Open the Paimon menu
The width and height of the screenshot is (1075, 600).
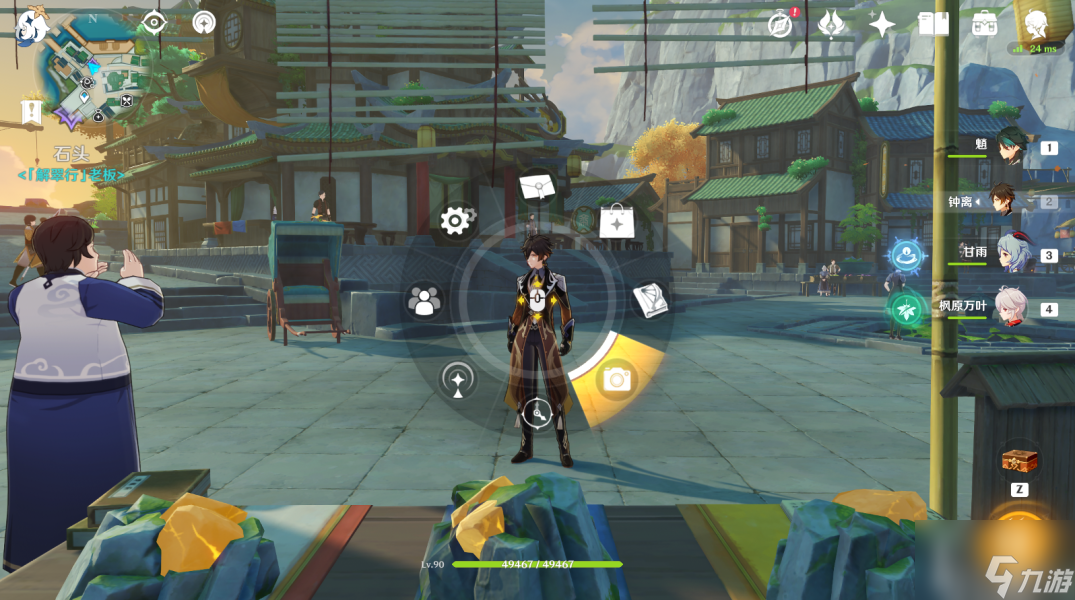[x=32, y=27]
